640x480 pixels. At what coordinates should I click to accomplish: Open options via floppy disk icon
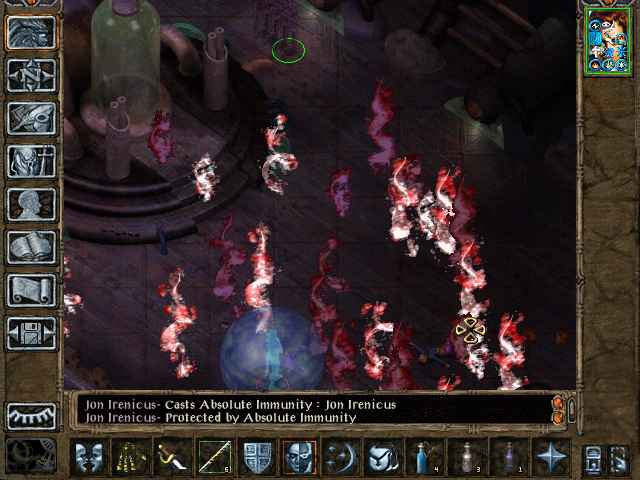click(31, 332)
